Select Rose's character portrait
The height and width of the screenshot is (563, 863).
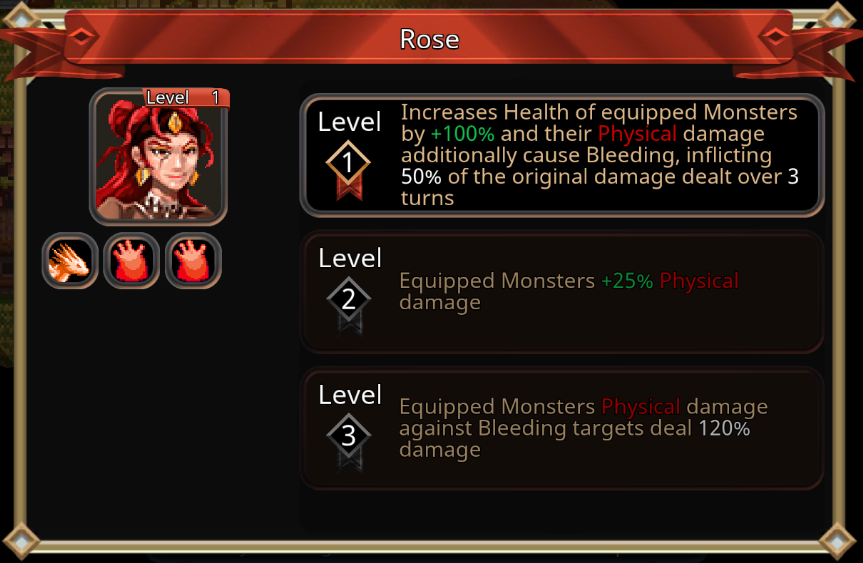(x=159, y=157)
